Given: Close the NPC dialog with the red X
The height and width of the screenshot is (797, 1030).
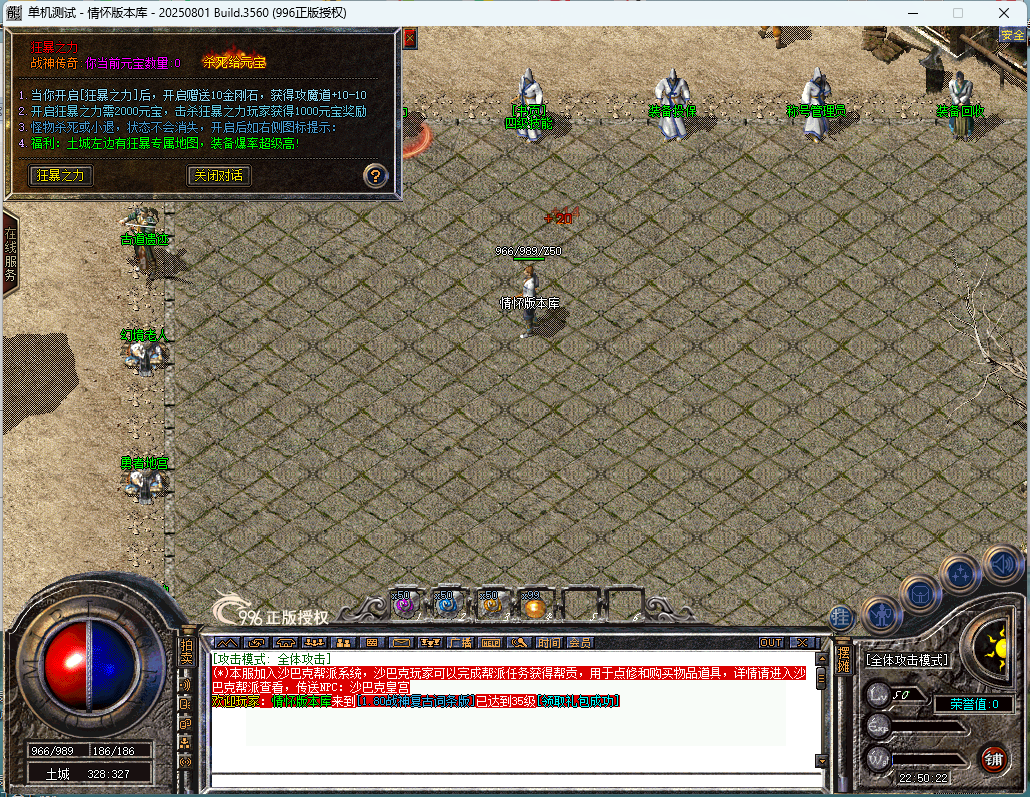Looking at the screenshot, I should click(409, 38).
